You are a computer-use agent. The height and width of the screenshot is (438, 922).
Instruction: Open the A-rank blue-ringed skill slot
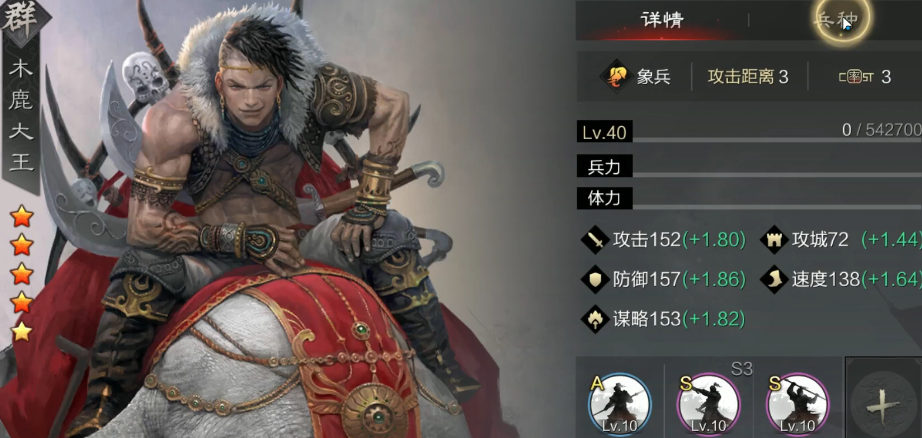[619, 405]
